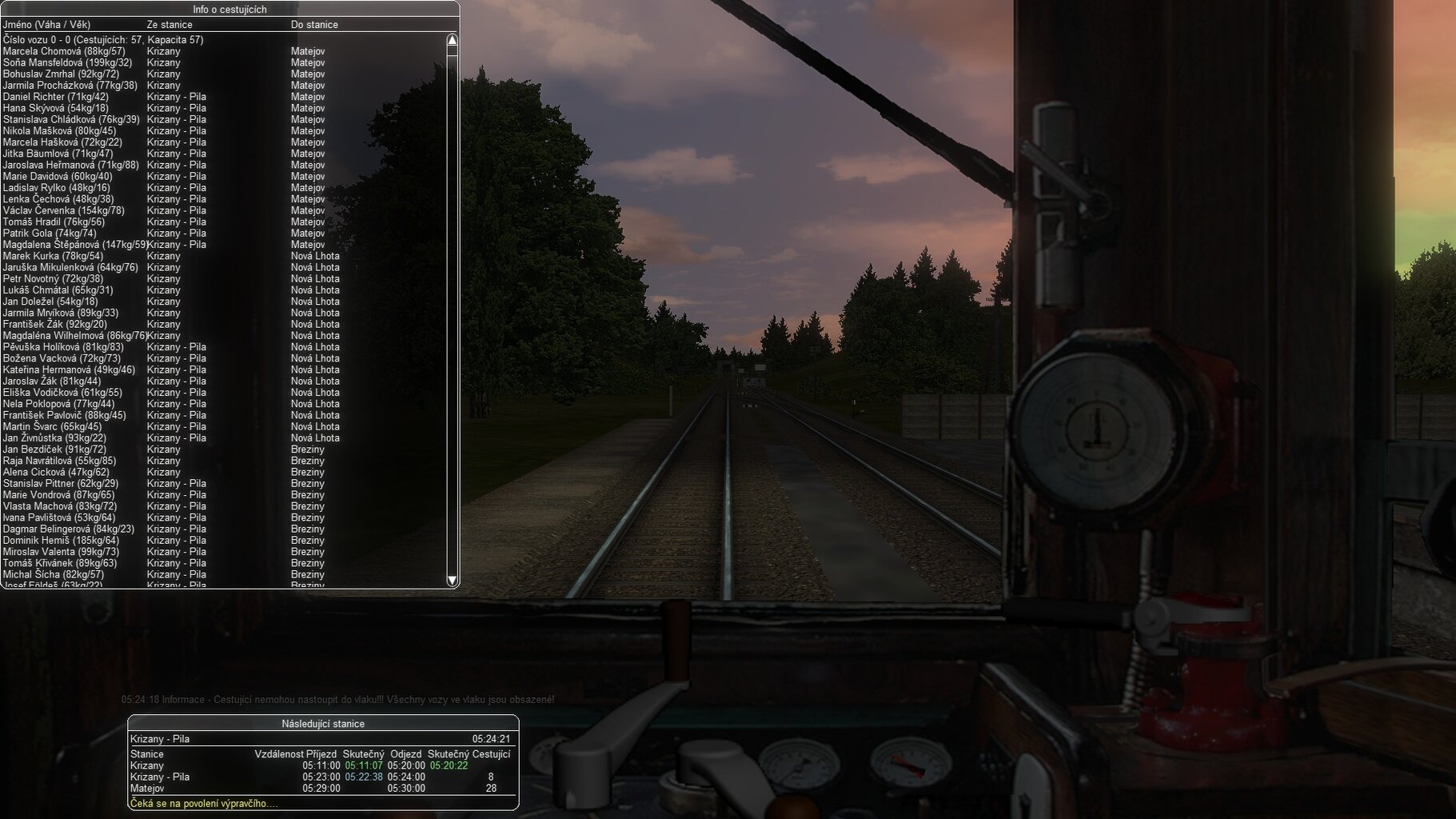The image size is (1456, 819).
Task: Choose passenger Dominik Hemiš in list
Action: [61, 541]
